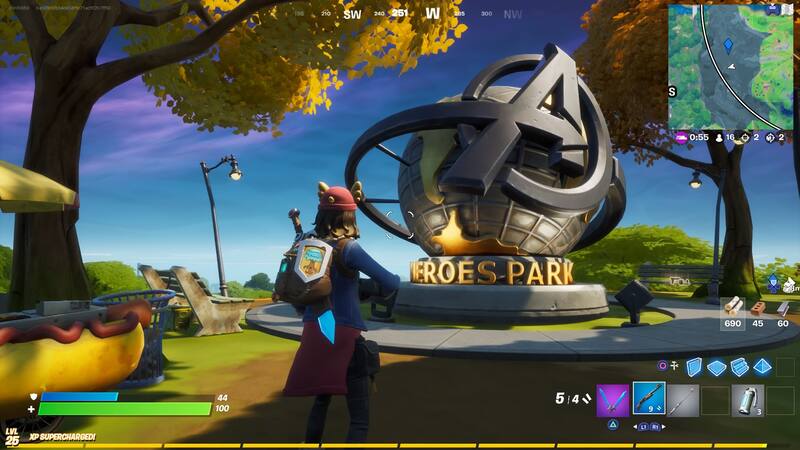Viewport: 800px width, 450px height.
Task: Equip the pump shotgun slot
Action: coord(648,400)
